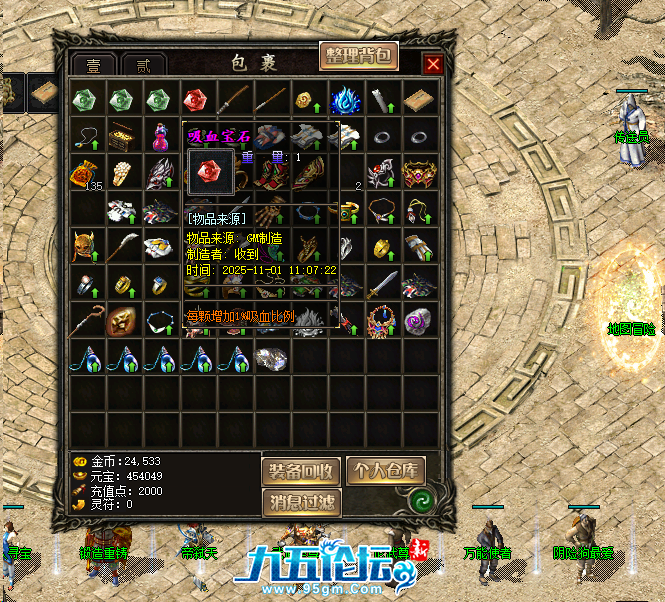665x602 pixels.
Task: Open the 个人仓库 personal warehouse
Action: 385,471
